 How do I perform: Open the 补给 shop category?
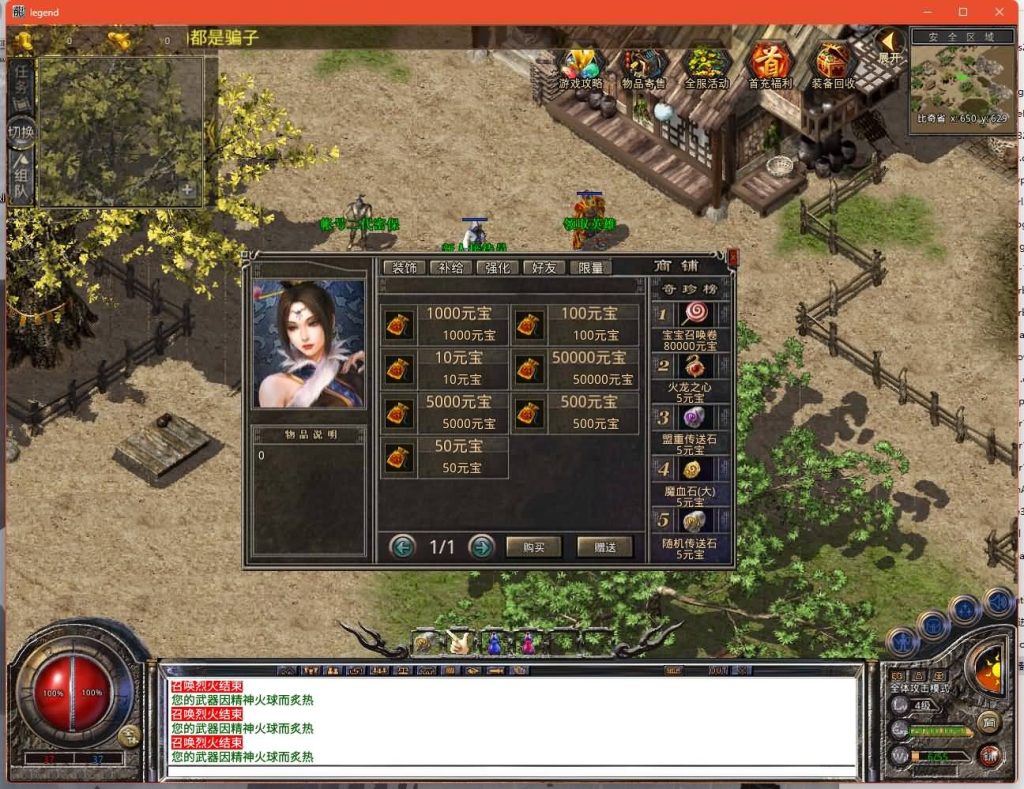pos(451,267)
